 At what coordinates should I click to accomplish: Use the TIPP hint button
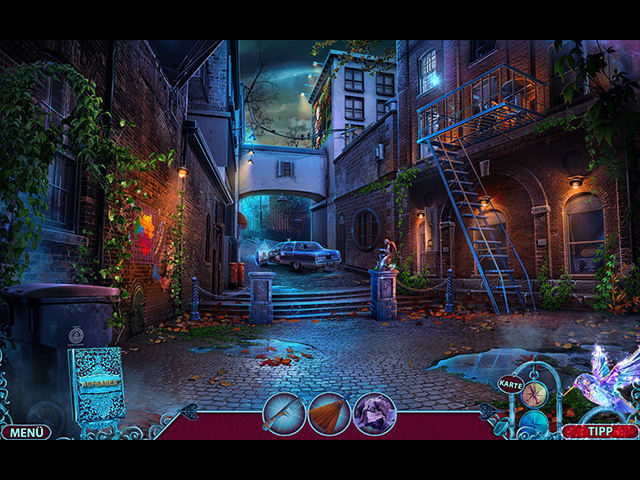[599, 432]
